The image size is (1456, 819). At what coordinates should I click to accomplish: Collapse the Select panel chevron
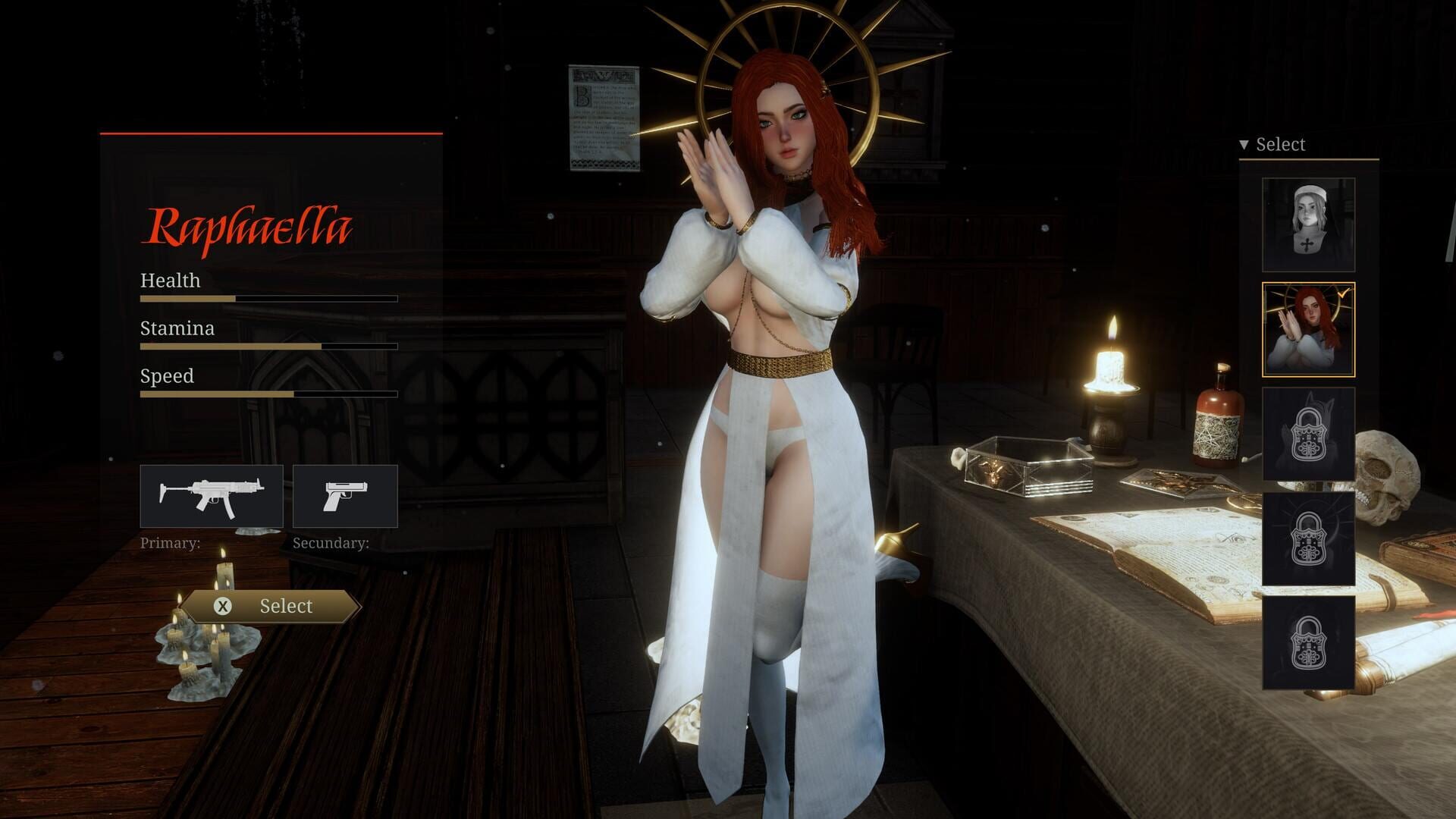(x=1244, y=143)
